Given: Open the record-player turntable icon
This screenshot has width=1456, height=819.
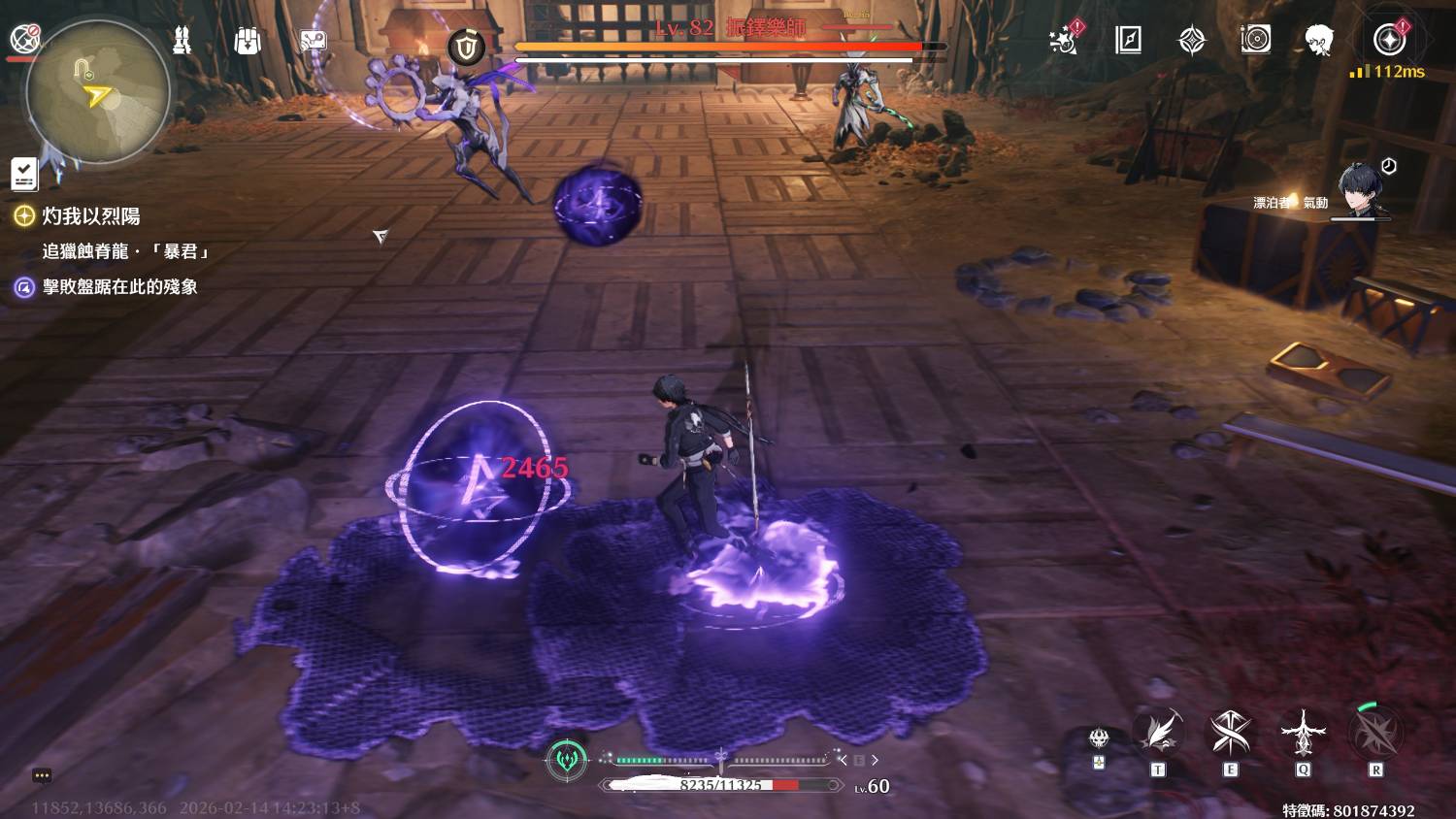Looking at the screenshot, I should pos(1255,41).
